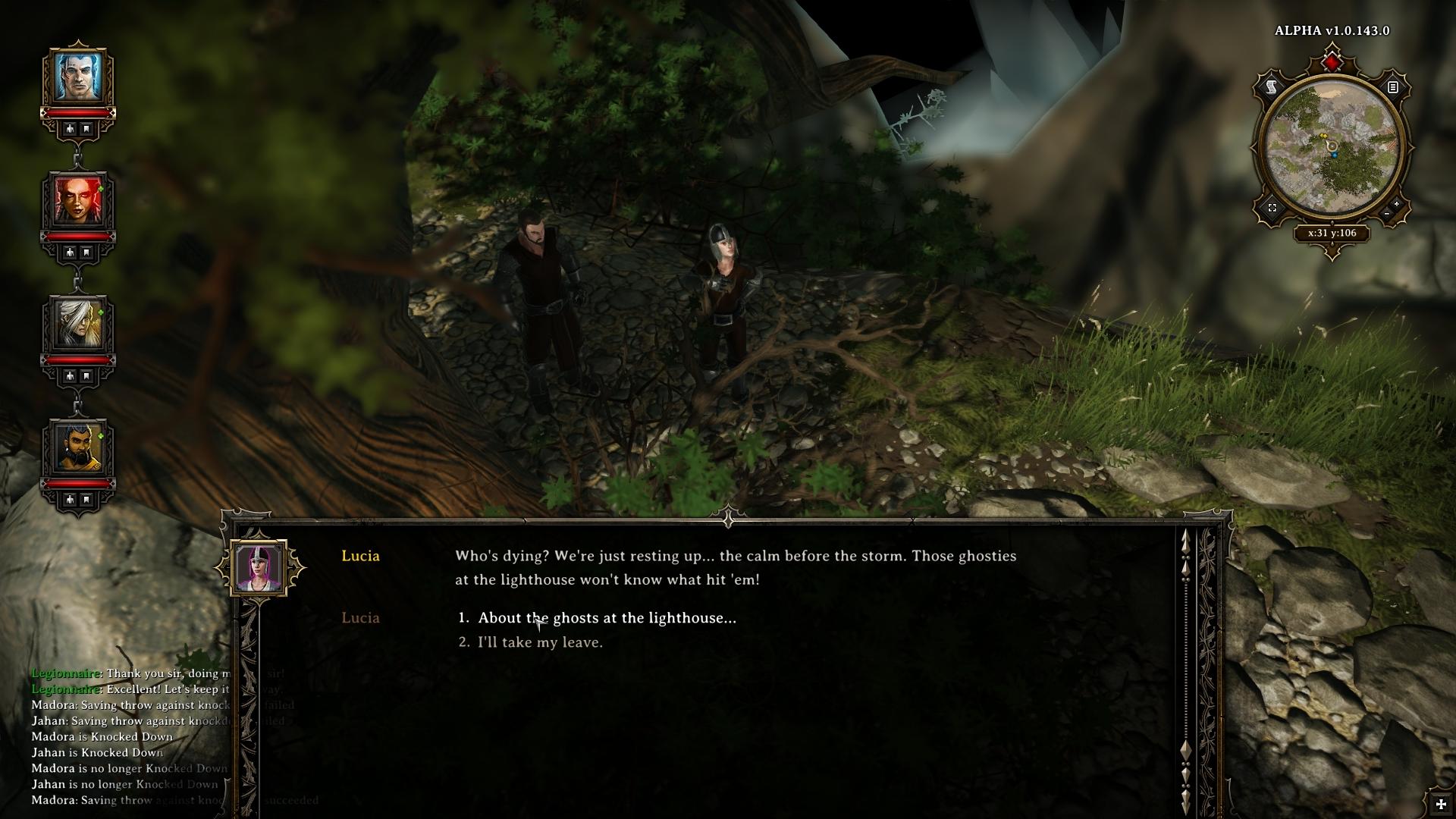The height and width of the screenshot is (819, 1456).
Task: Zoom in the minimap with plus button
Action: pyautogui.click(x=1396, y=204)
